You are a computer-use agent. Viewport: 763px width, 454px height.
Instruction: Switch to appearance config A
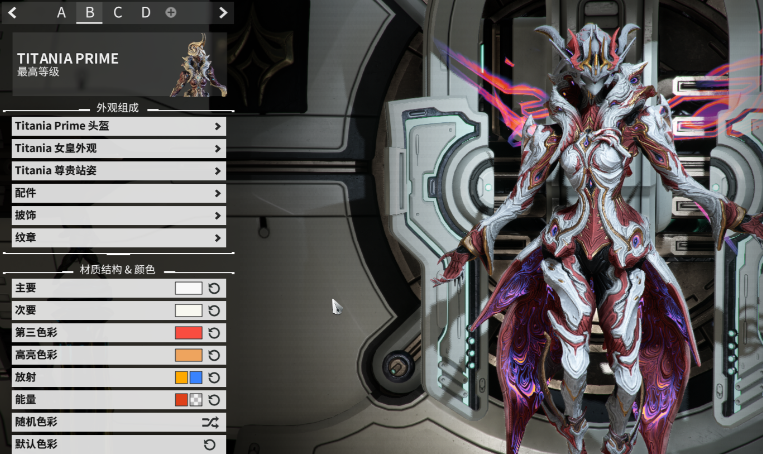click(x=62, y=12)
